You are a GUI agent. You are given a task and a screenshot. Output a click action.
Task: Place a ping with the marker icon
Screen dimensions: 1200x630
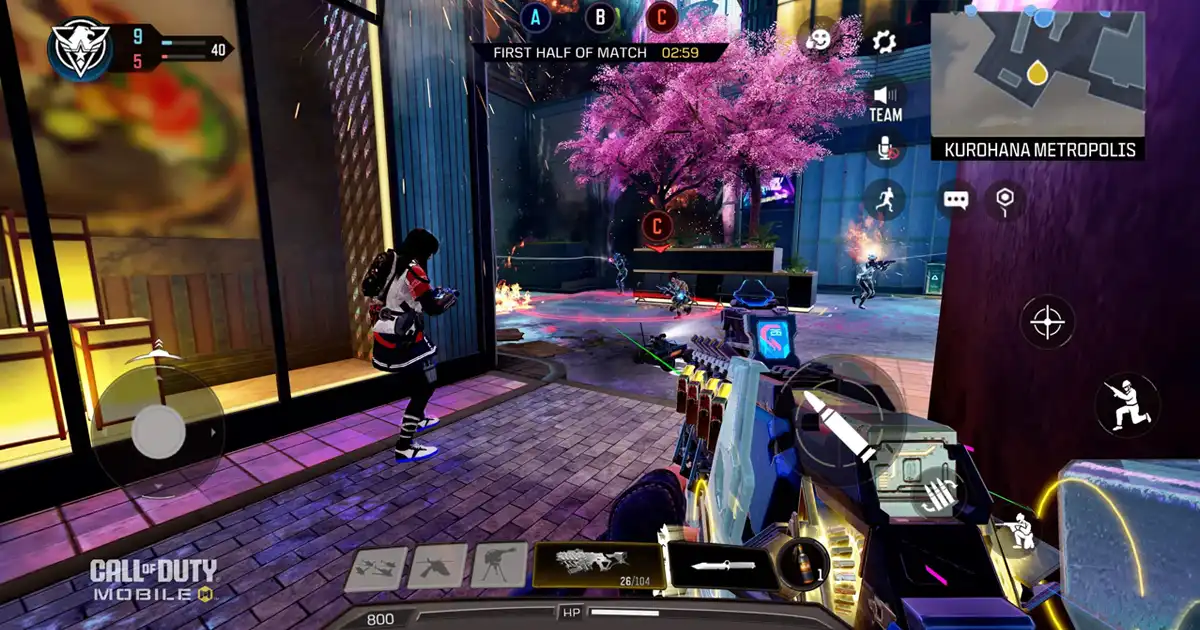(1005, 200)
